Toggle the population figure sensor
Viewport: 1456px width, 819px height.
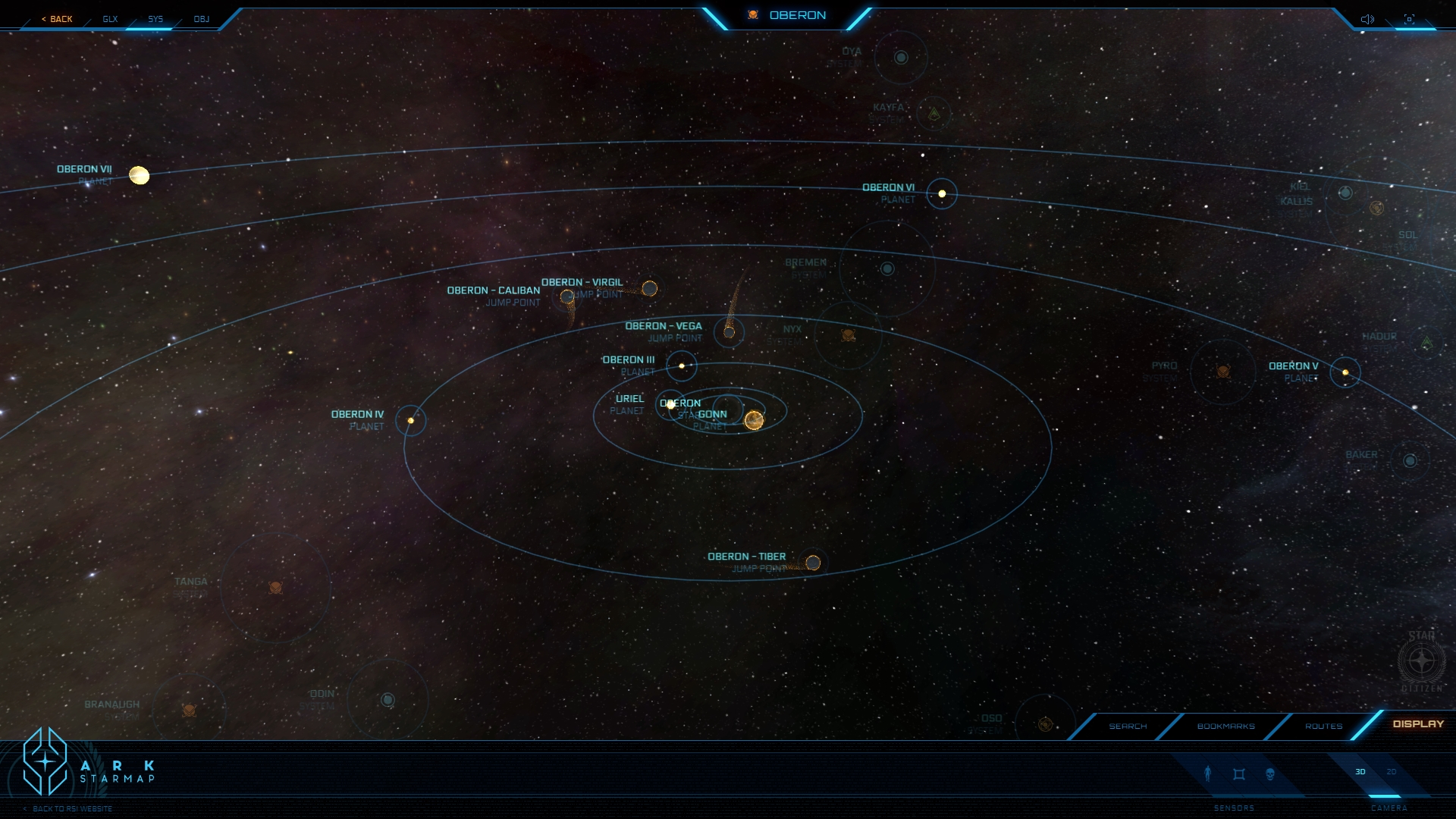(1208, 773)
